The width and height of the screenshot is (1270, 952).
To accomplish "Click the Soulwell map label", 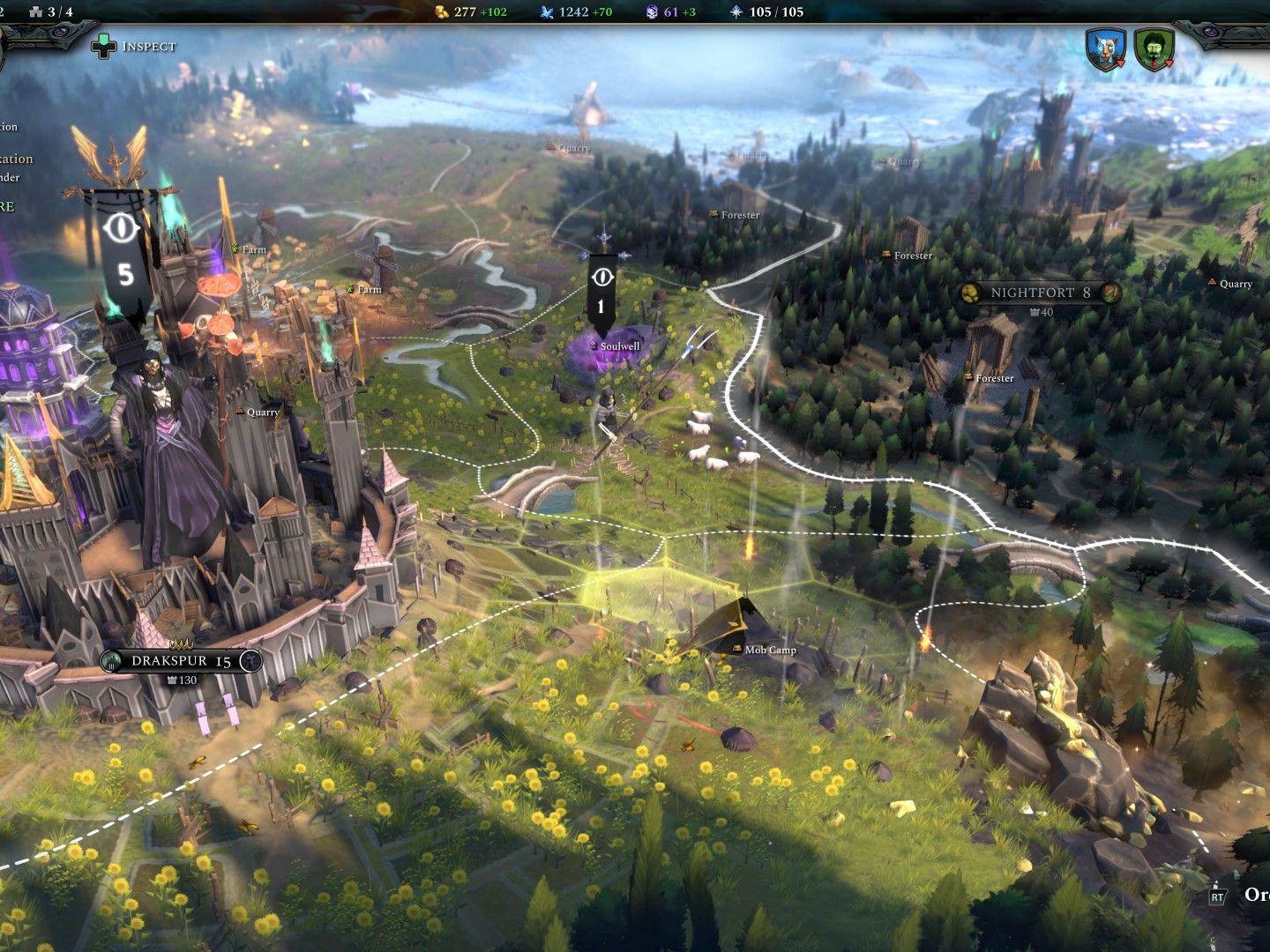I will (x=619, y=346).
